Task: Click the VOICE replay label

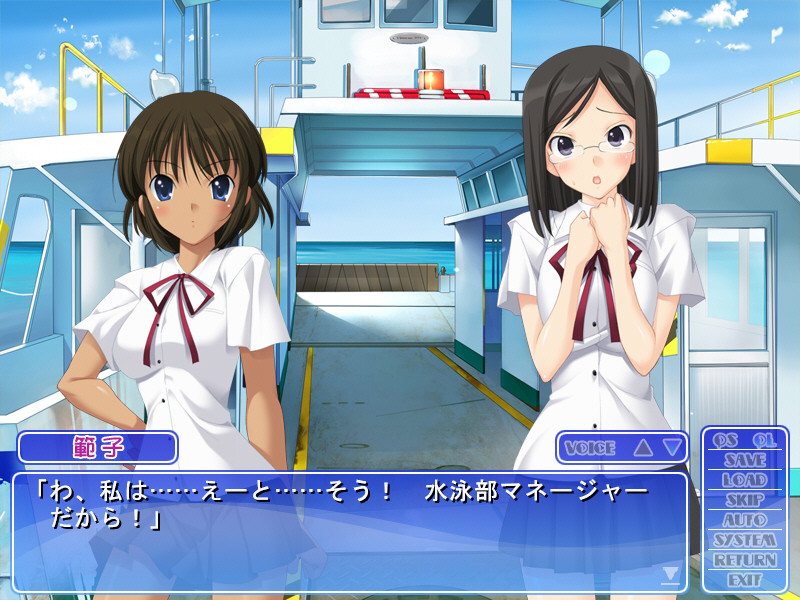Action: click(590, 448)
